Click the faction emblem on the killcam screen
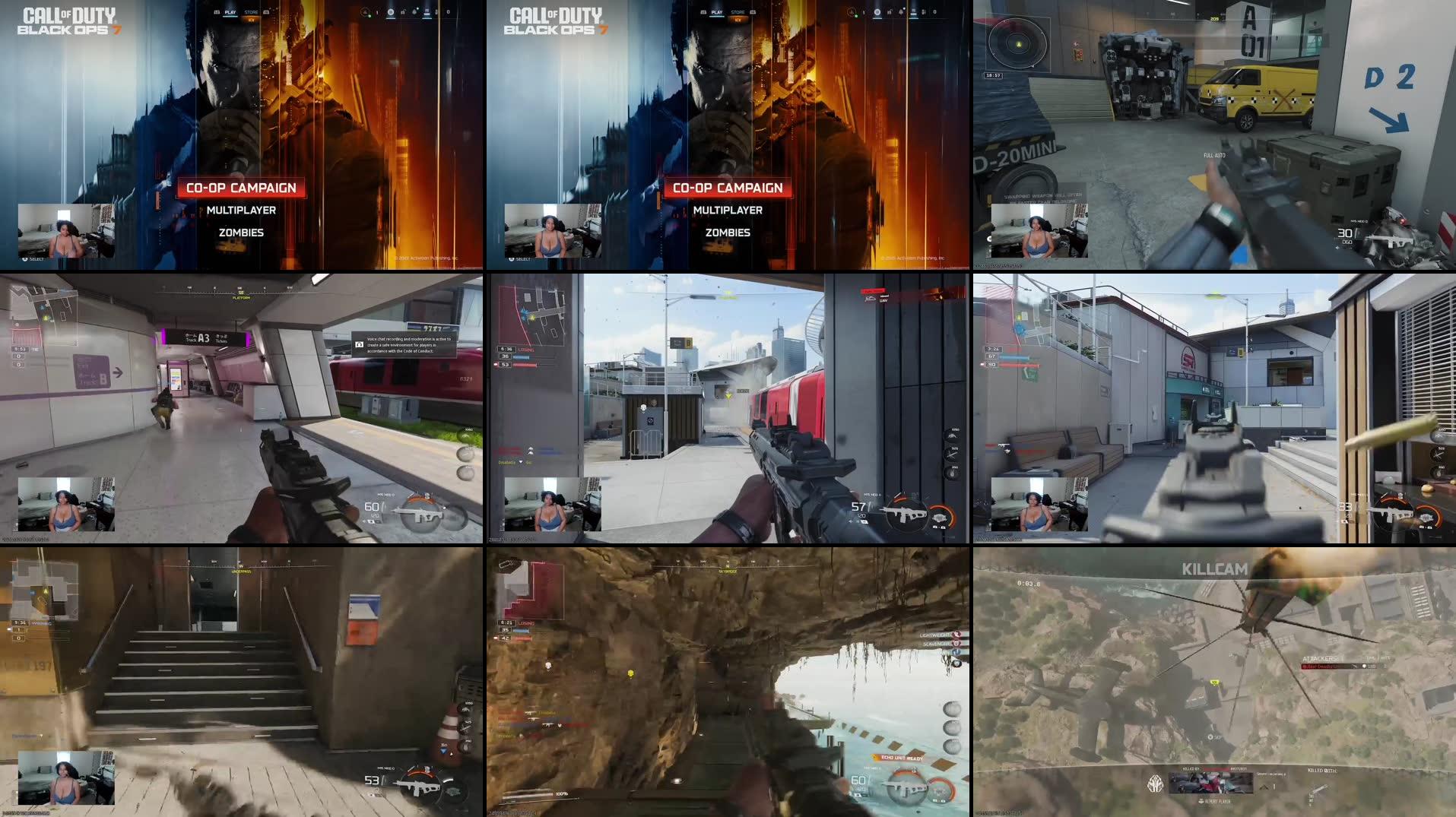Viewport: 1456px width, 817px height. pos(1154,784)
